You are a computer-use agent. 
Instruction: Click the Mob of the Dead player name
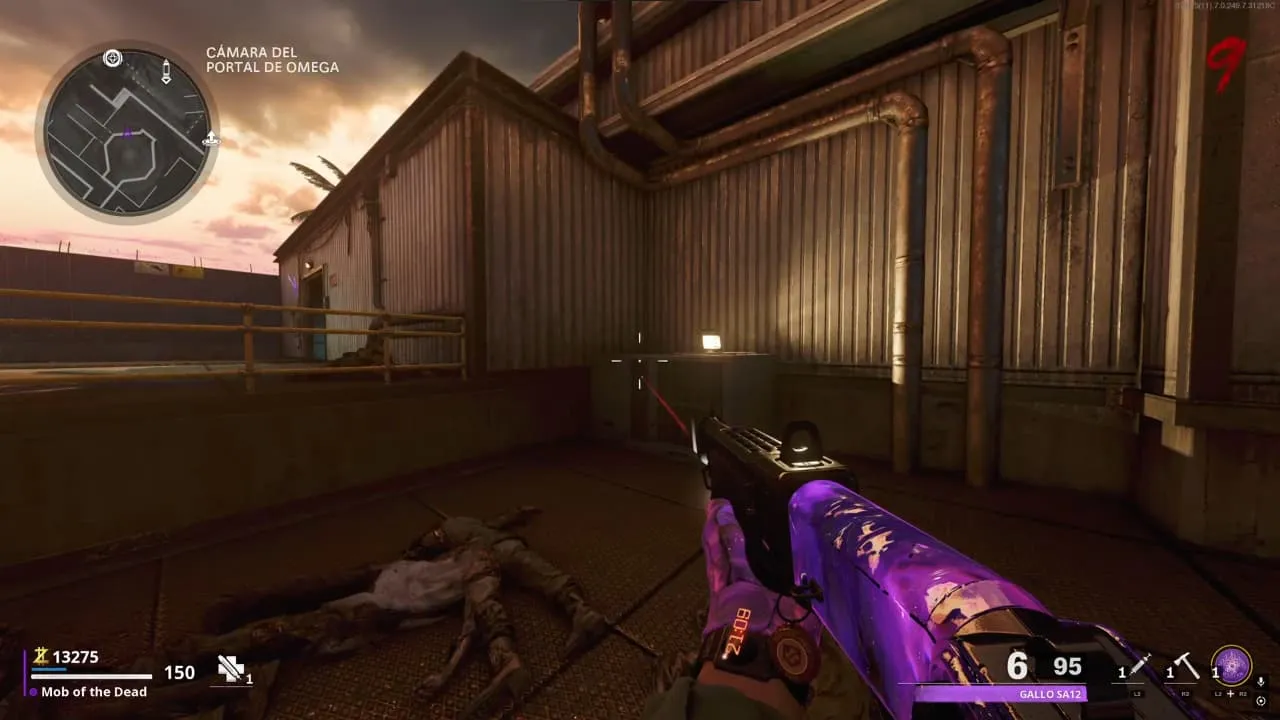coord(94,691)
